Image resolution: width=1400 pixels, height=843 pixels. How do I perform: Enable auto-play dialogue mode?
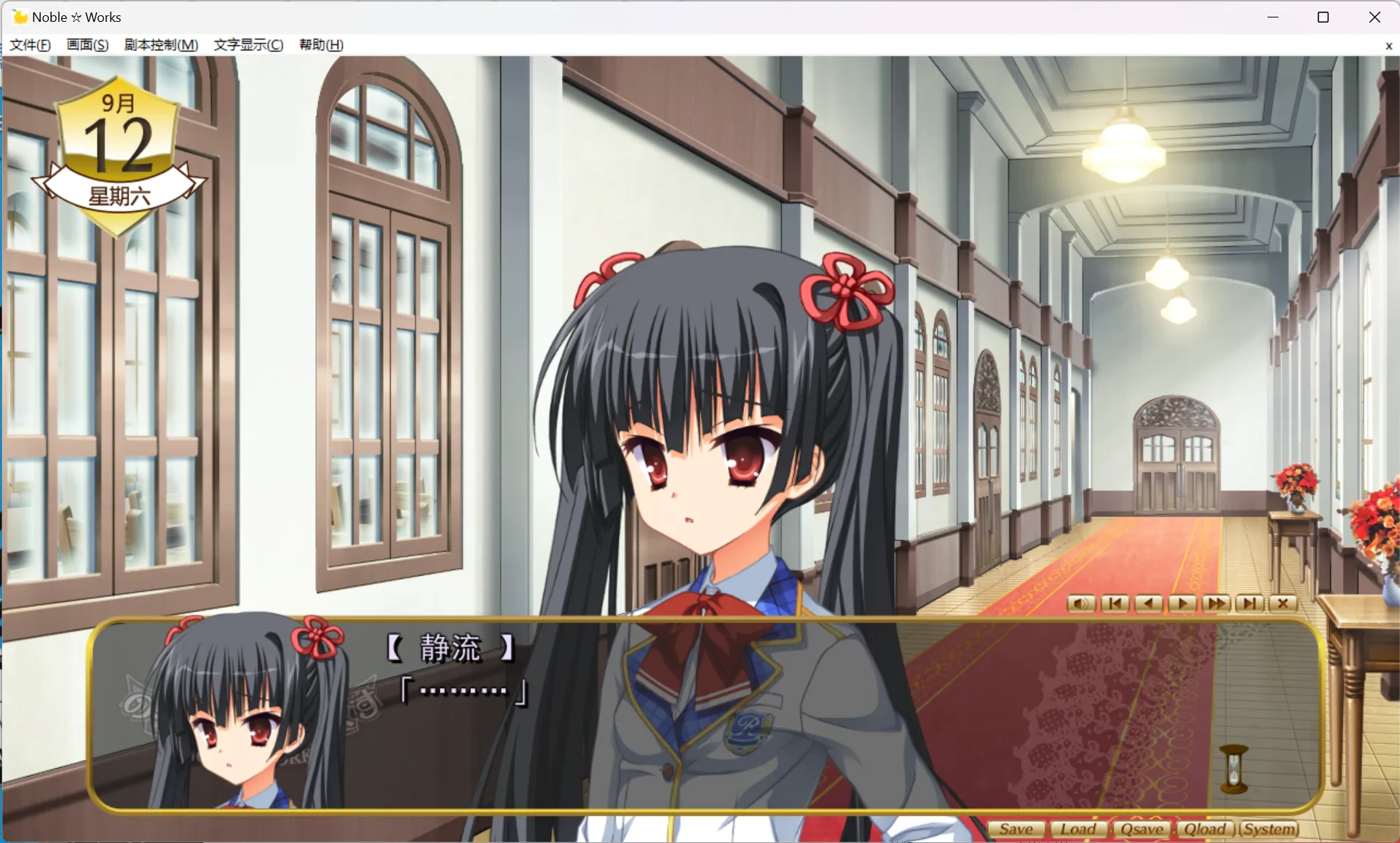[1182, 603]
